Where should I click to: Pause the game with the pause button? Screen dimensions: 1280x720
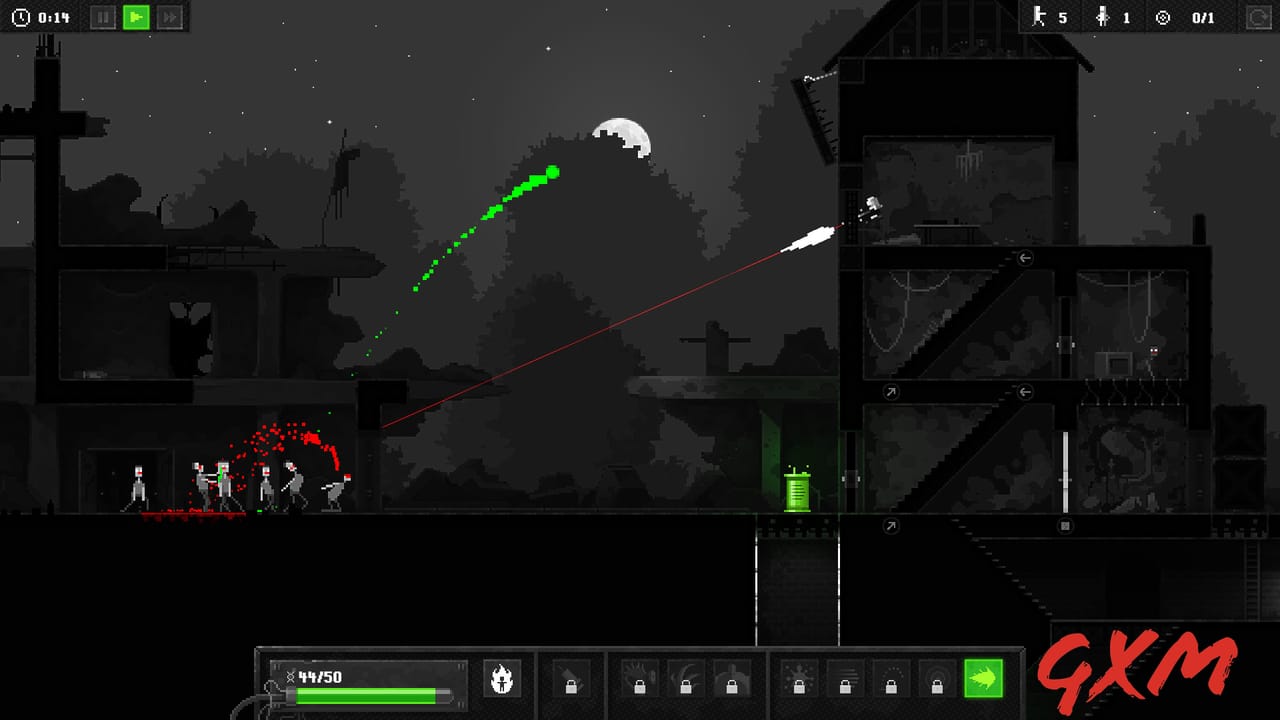point(103,17)
